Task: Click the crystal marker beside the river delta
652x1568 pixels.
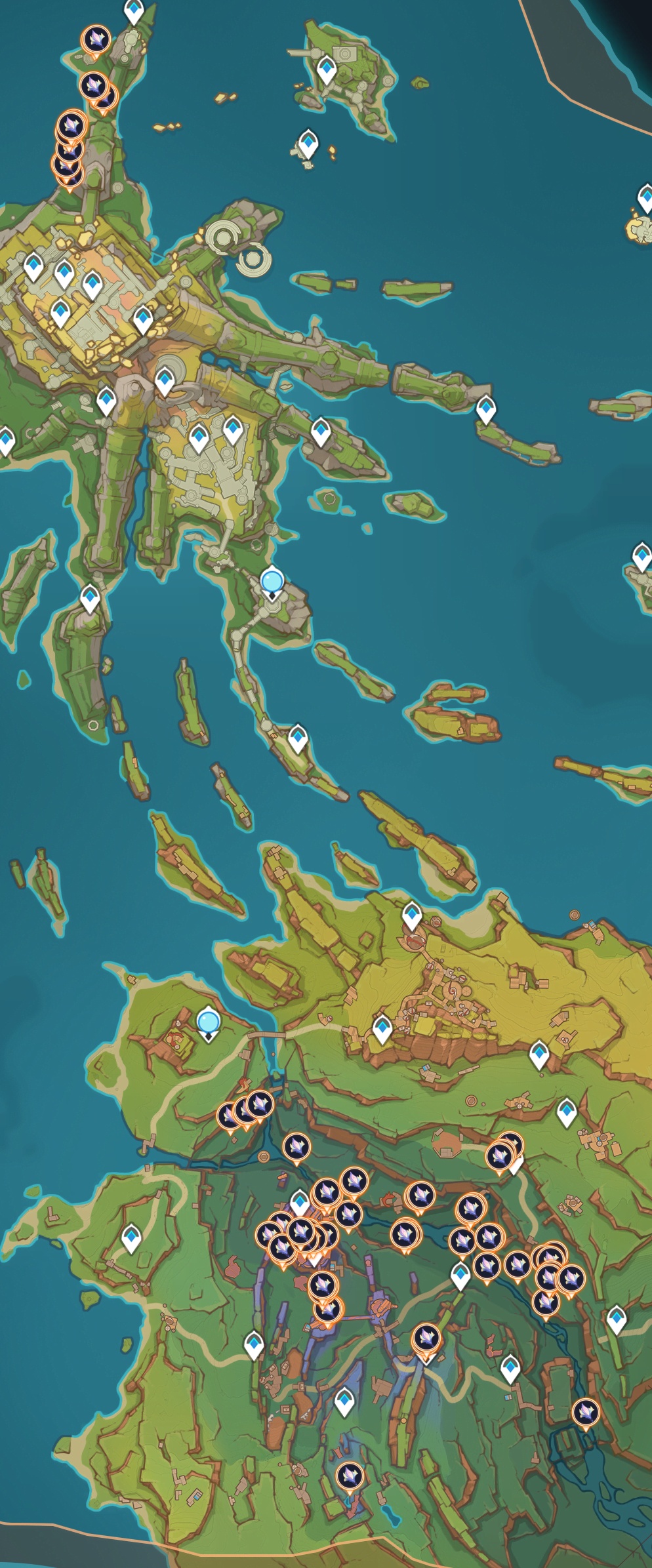Action: [x=585, y=1411]
